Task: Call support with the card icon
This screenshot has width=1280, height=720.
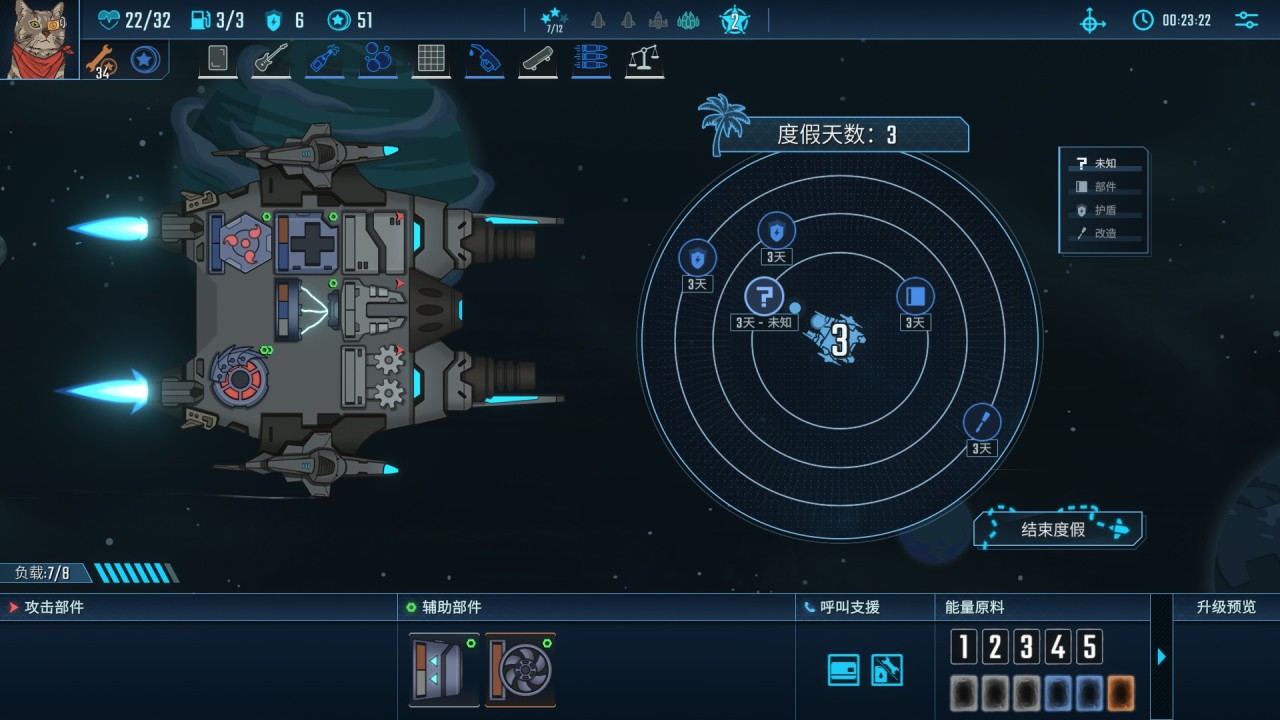Action: (843, 670)
